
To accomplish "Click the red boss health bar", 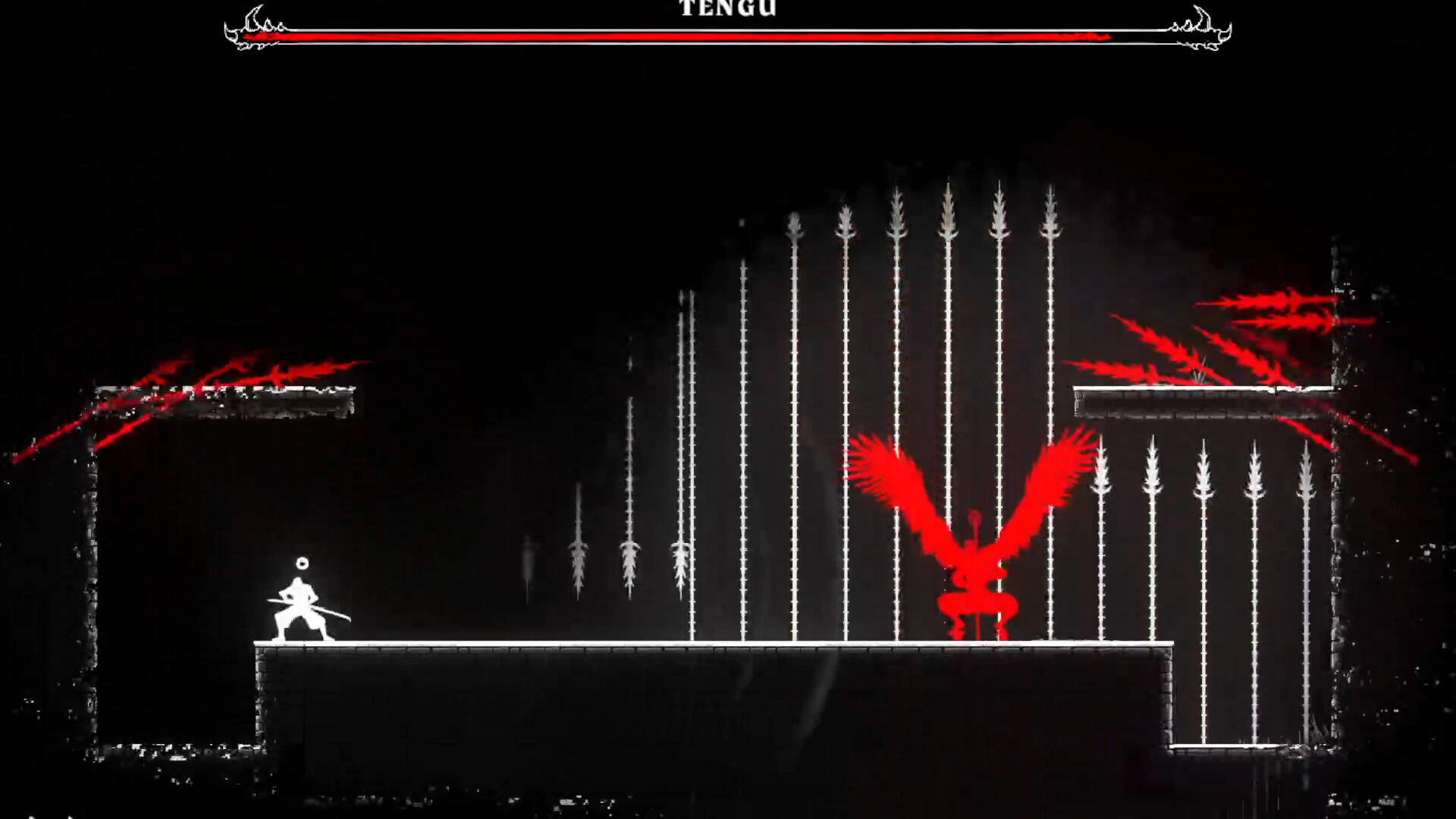I will pos(682,33).
